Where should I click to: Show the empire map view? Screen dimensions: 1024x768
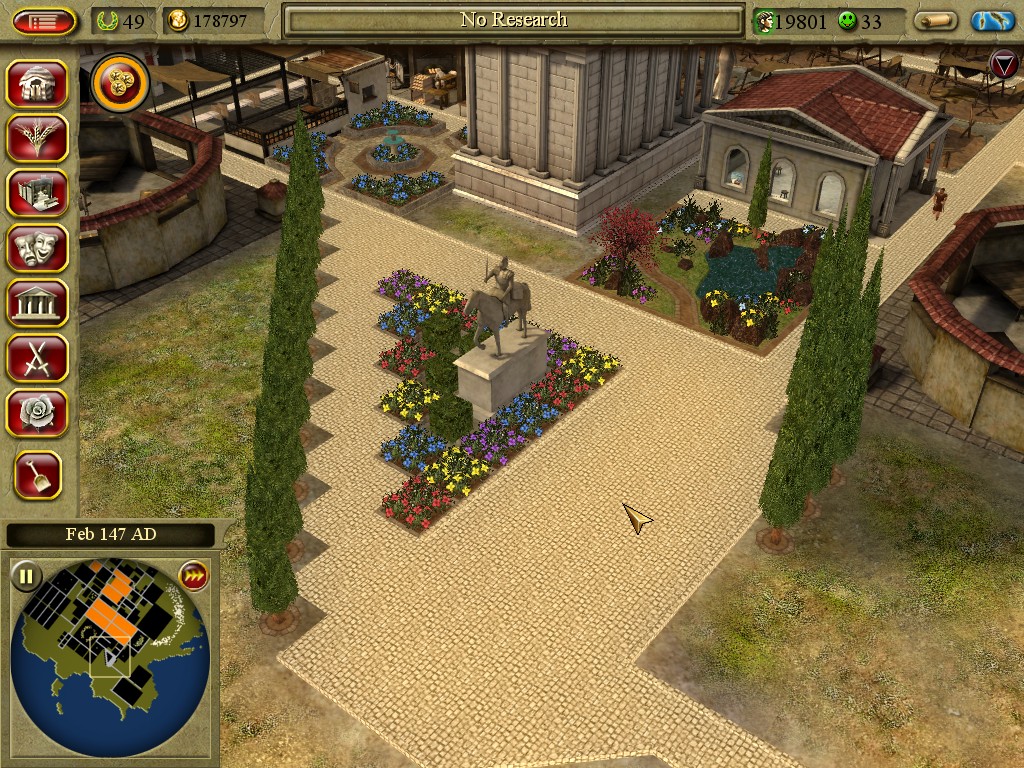point(992,21)
